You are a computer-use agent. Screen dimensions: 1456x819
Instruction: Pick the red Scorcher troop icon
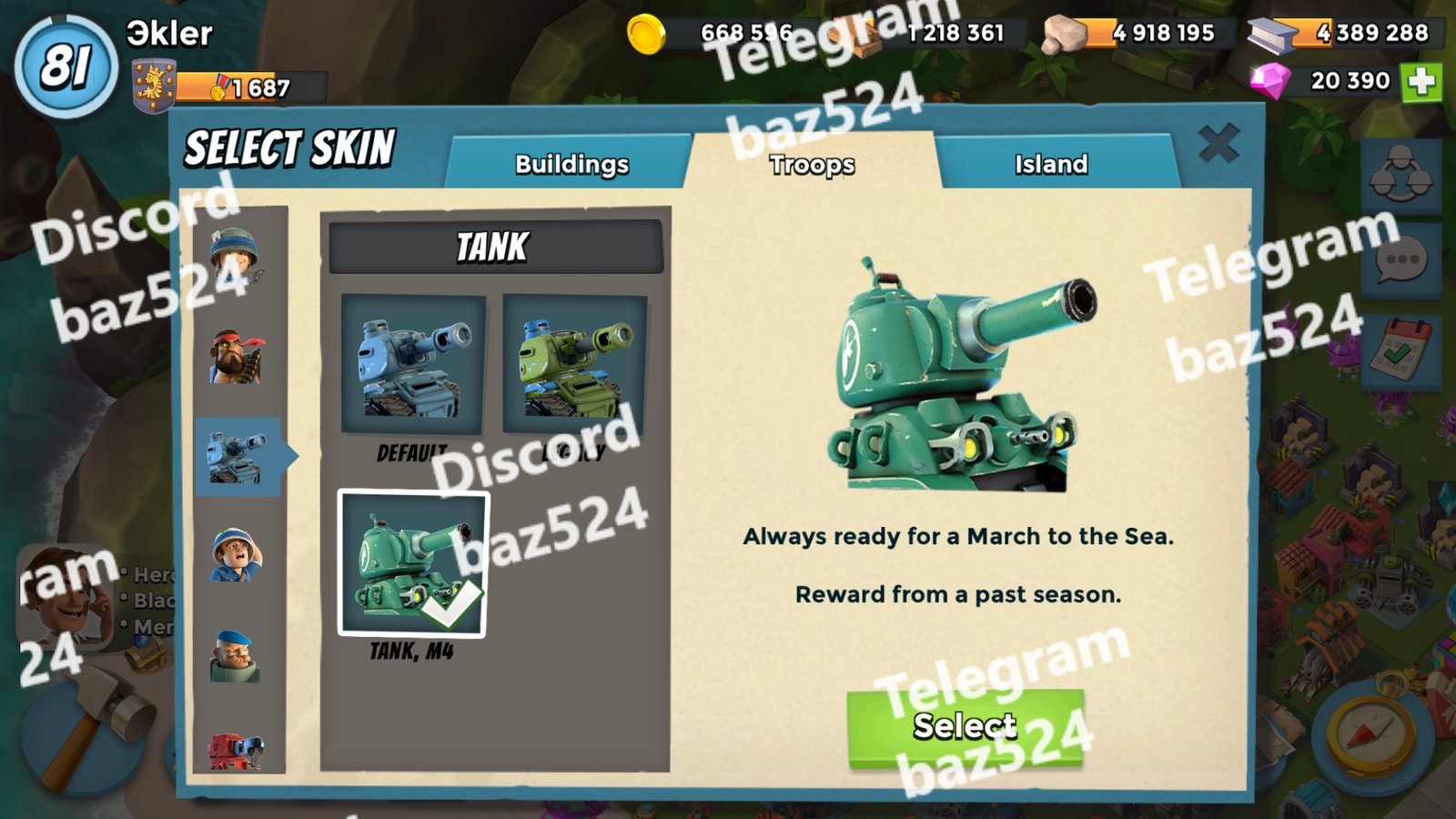click(x=236, y=751)
